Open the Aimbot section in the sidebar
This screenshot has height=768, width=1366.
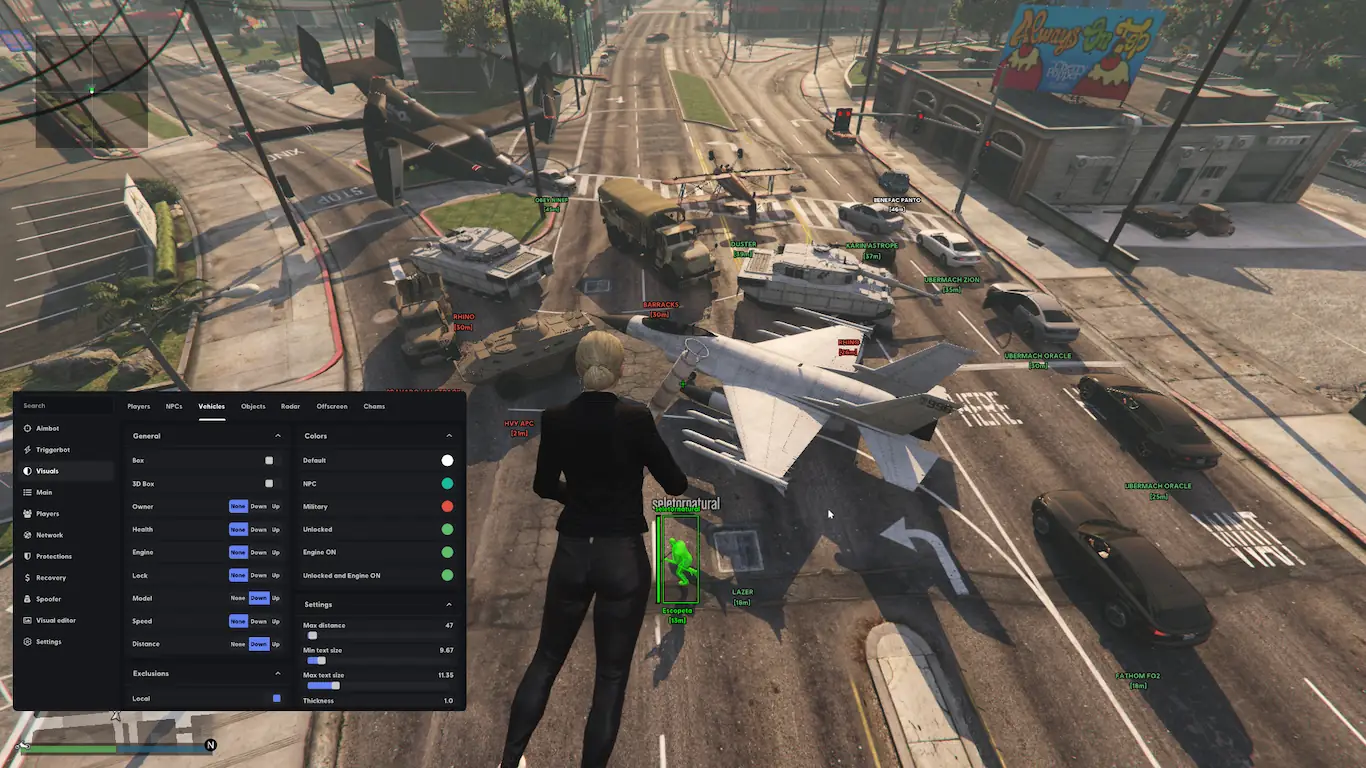point(47,428)
